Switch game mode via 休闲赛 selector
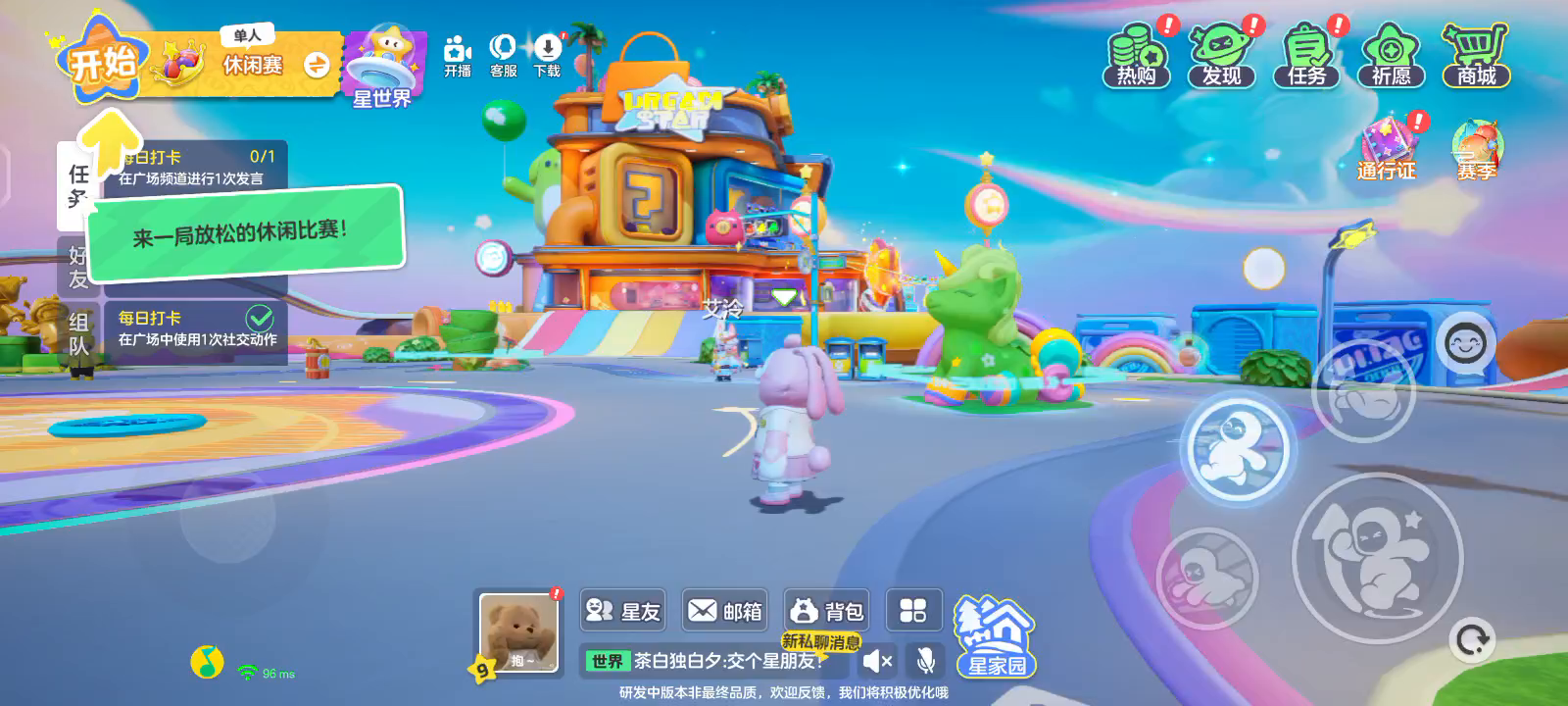1568x706 pixels. (316, 65)
